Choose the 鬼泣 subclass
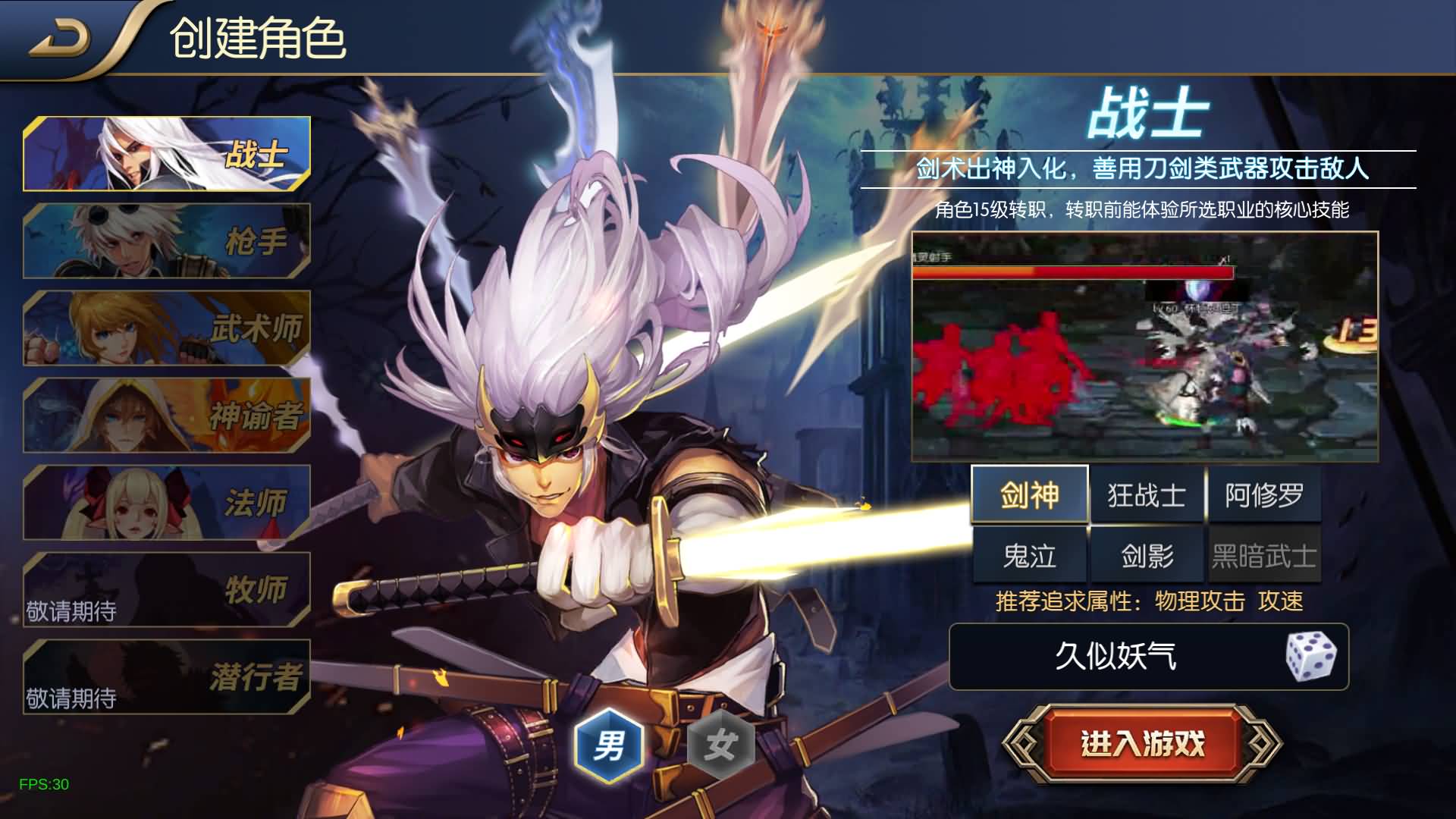The height and width of the screenshot is (819, 1456). click(x=1031, y=554)
